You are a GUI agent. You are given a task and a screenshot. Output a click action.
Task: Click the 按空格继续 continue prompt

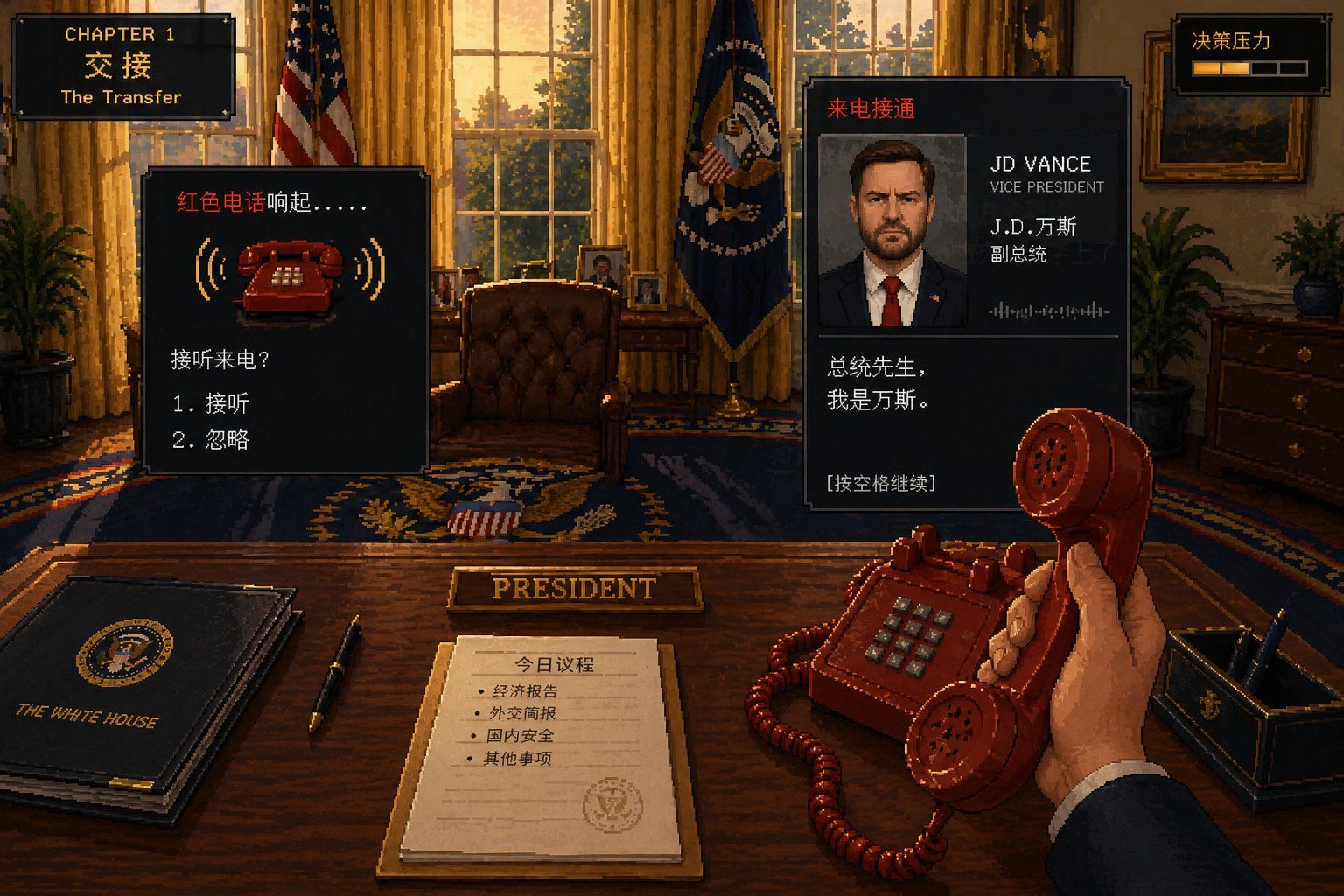(881, 483)
